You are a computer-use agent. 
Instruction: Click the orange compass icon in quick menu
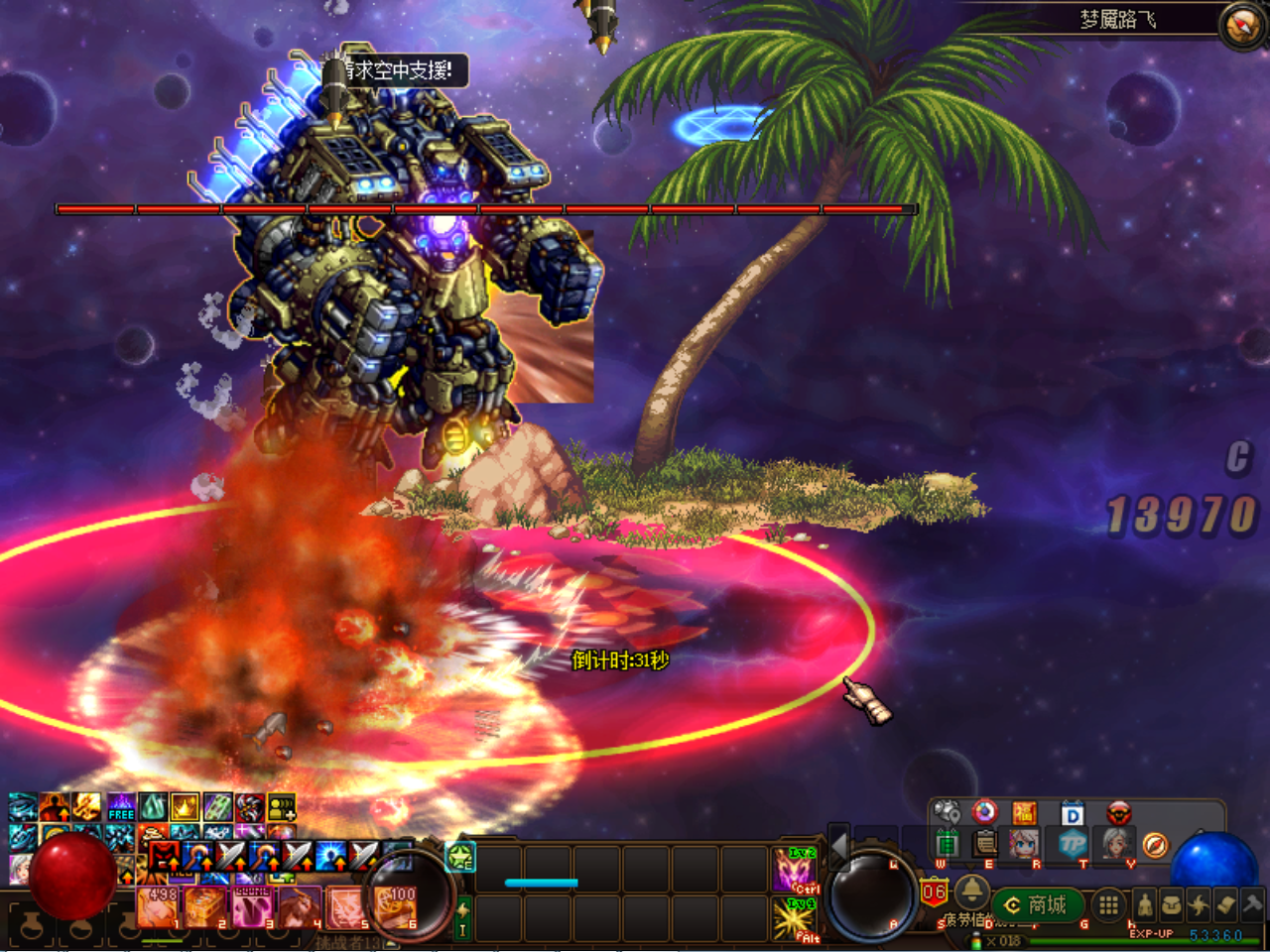pyautogui.click(x=1155, y=845)
